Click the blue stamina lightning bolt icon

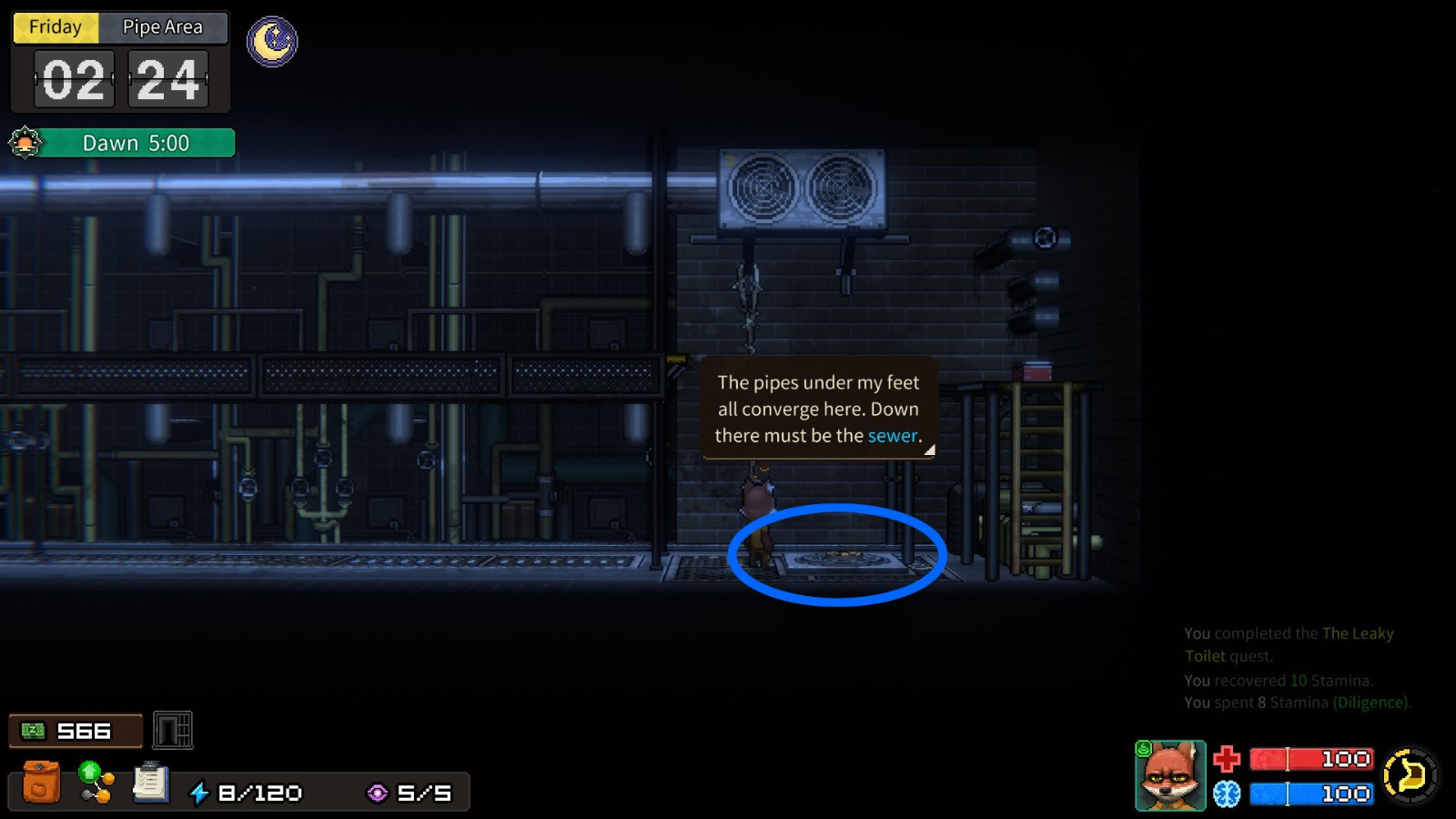[199, 793]
